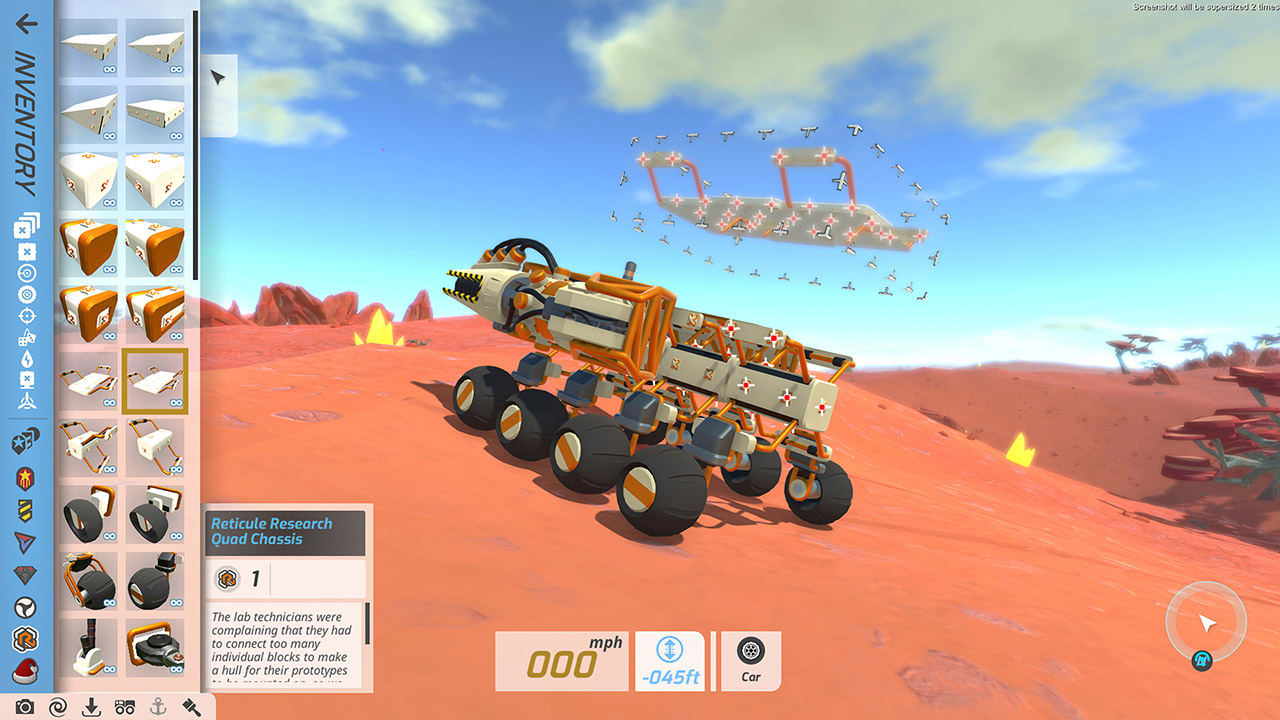Screen dimensions: 1280x720
Task: Click the Car drive mode indicator
Action: pyautogui.click(x=750, y=660)
